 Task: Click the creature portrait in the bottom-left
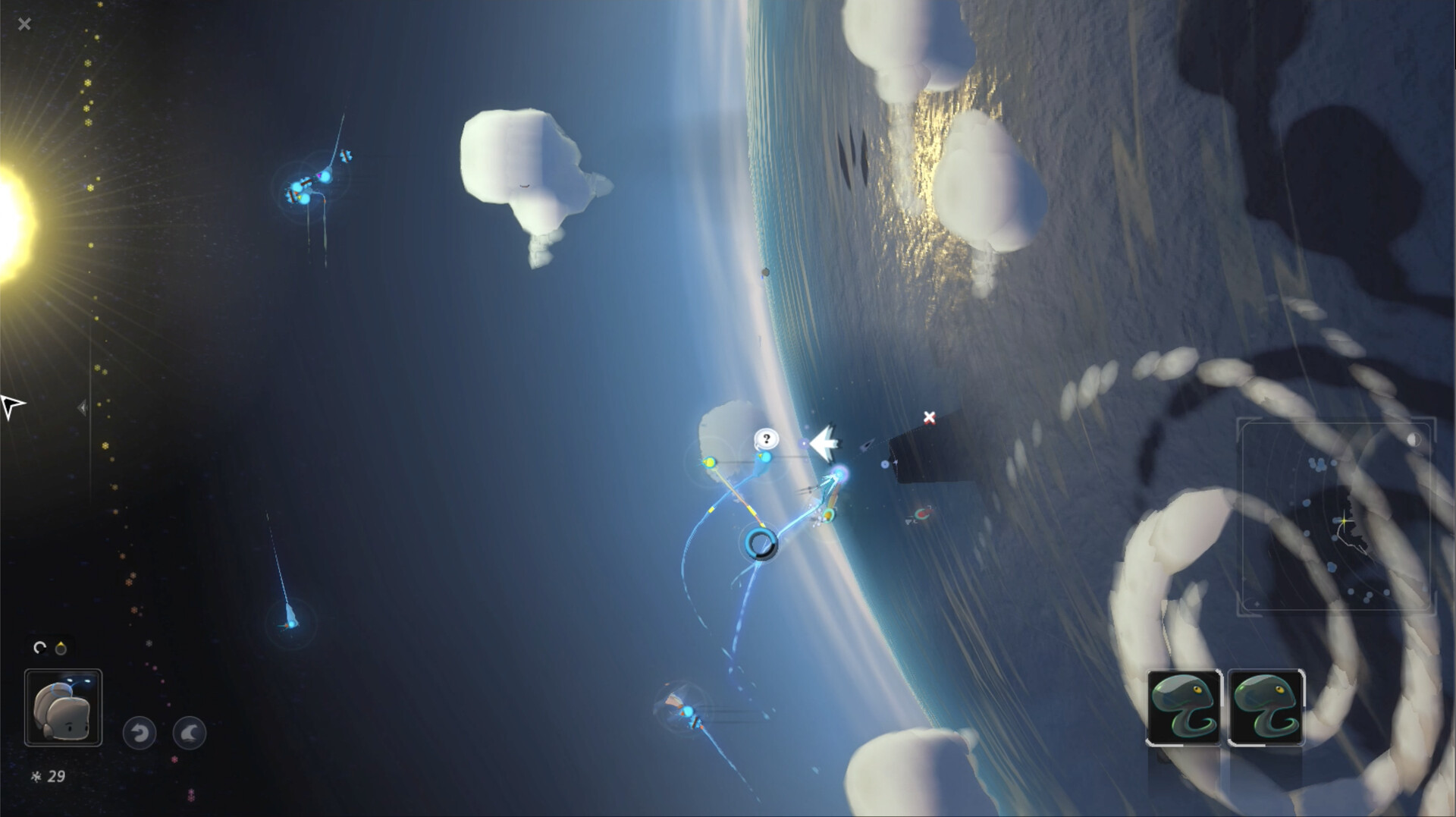tap(64, 707)
